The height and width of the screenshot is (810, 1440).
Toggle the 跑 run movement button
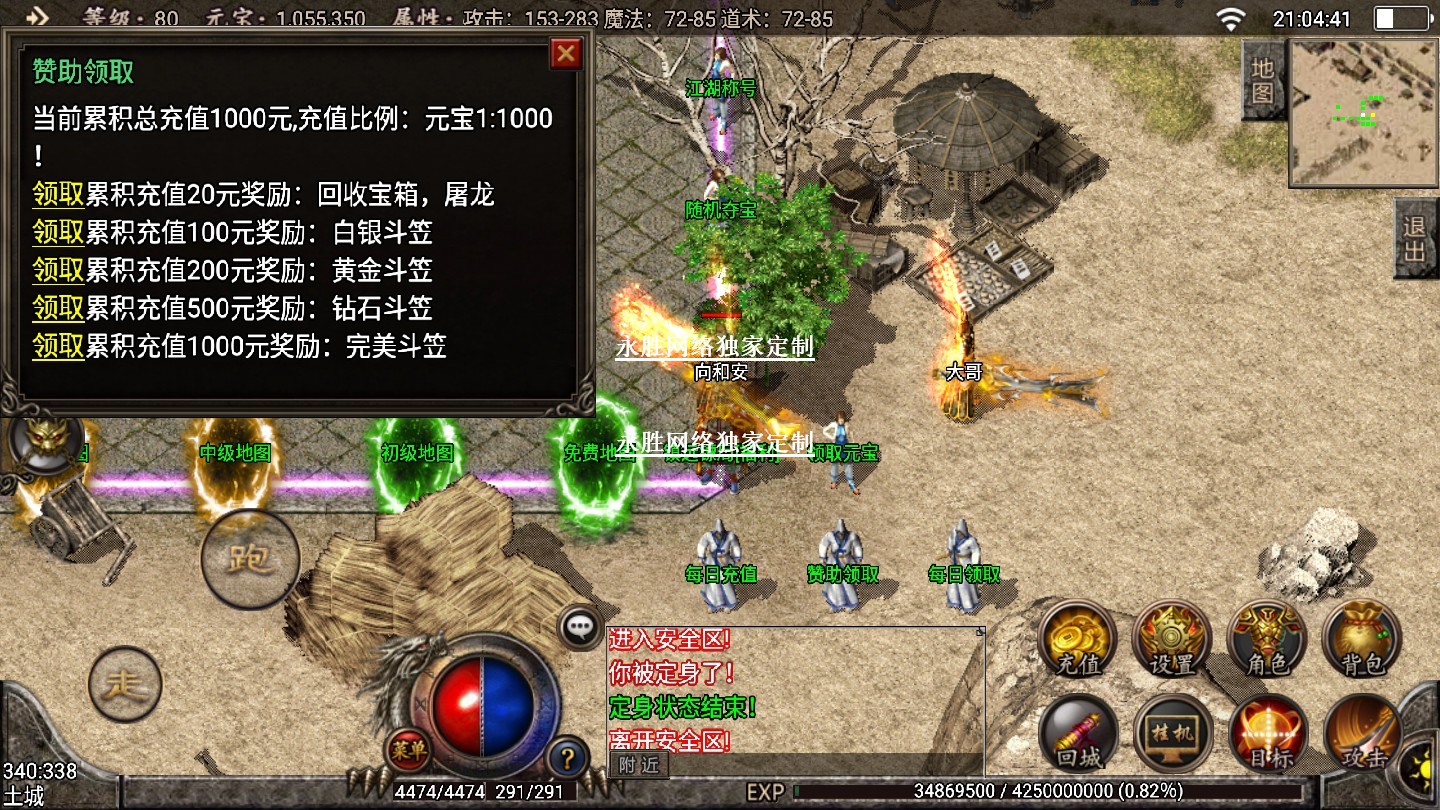(250, 559)
